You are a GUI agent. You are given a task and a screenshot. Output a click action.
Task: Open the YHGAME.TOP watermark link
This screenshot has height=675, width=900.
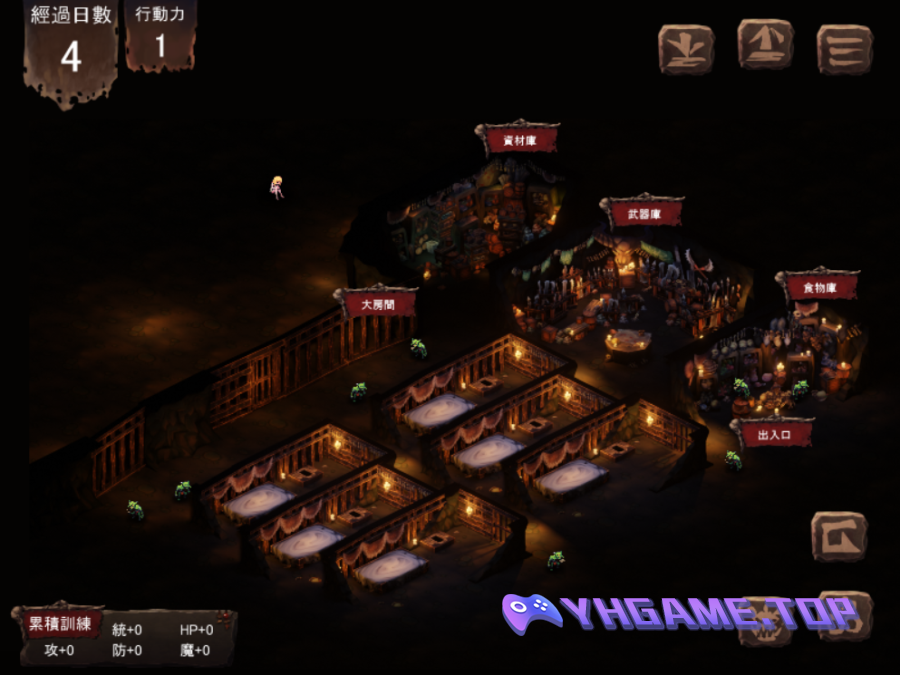point(680,614)
